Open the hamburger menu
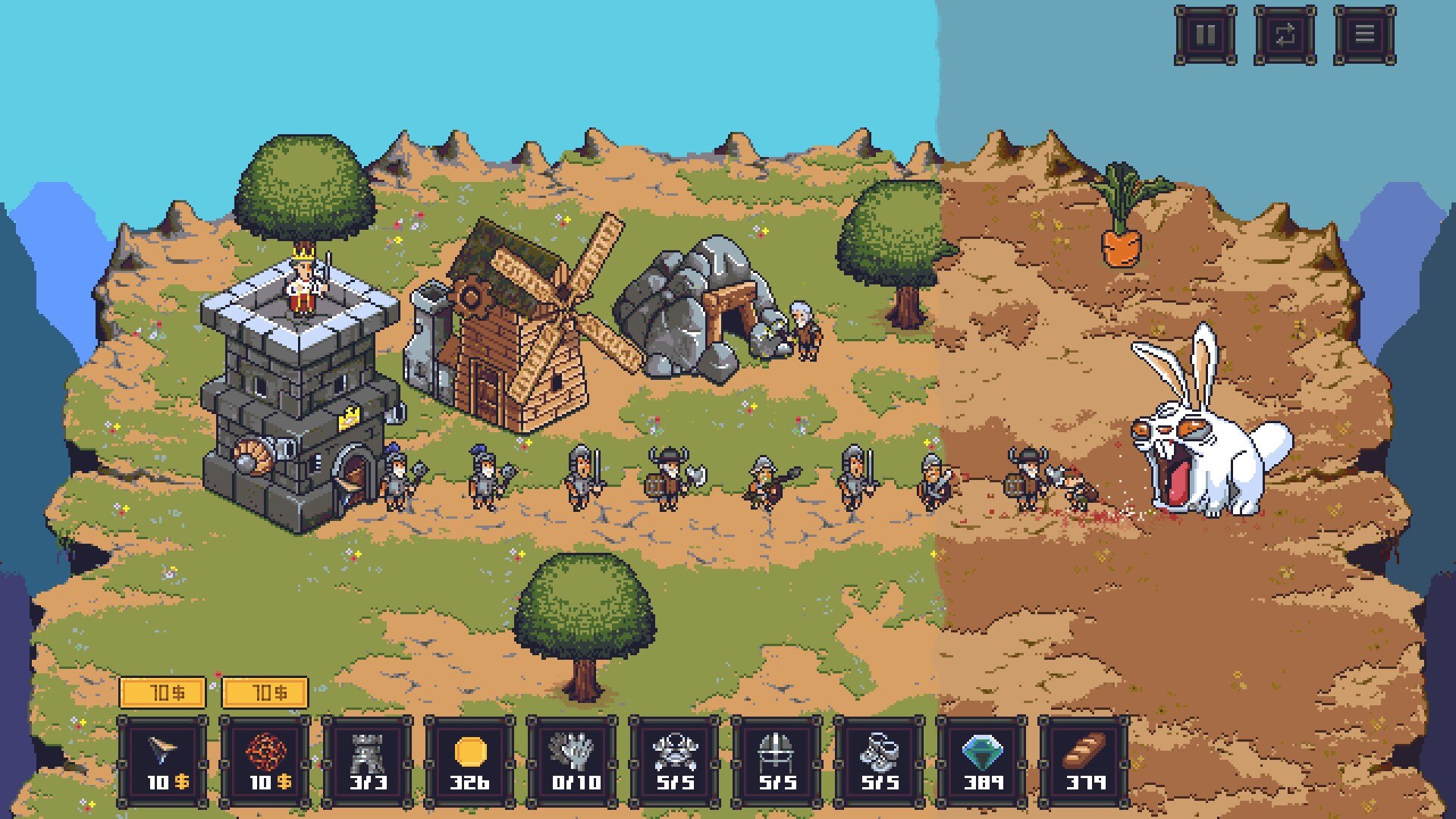 (1364, 35)
